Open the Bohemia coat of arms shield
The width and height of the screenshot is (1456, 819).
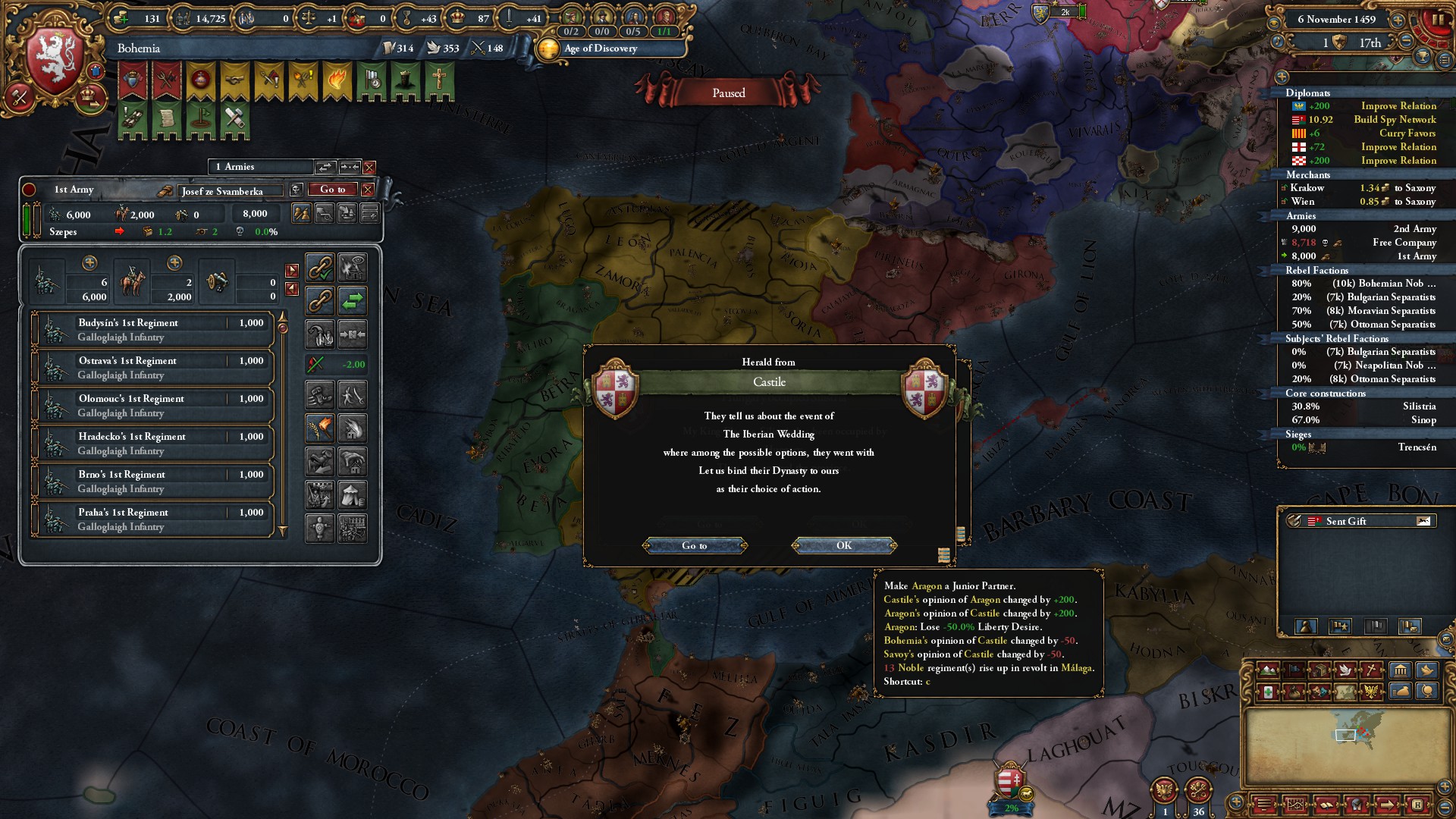click(x=55, y=62)
